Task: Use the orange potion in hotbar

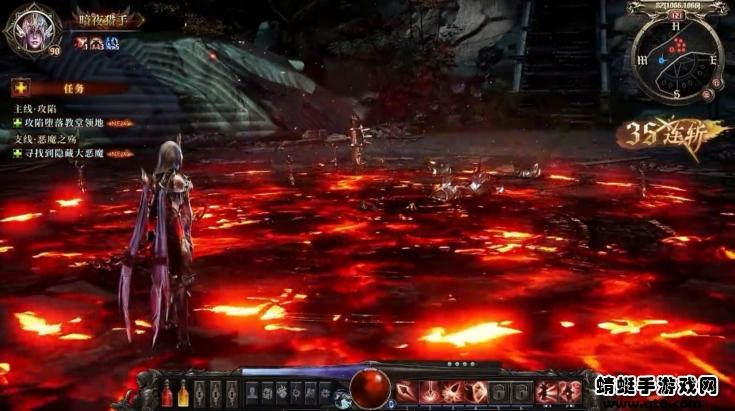Action: [184, 393]
